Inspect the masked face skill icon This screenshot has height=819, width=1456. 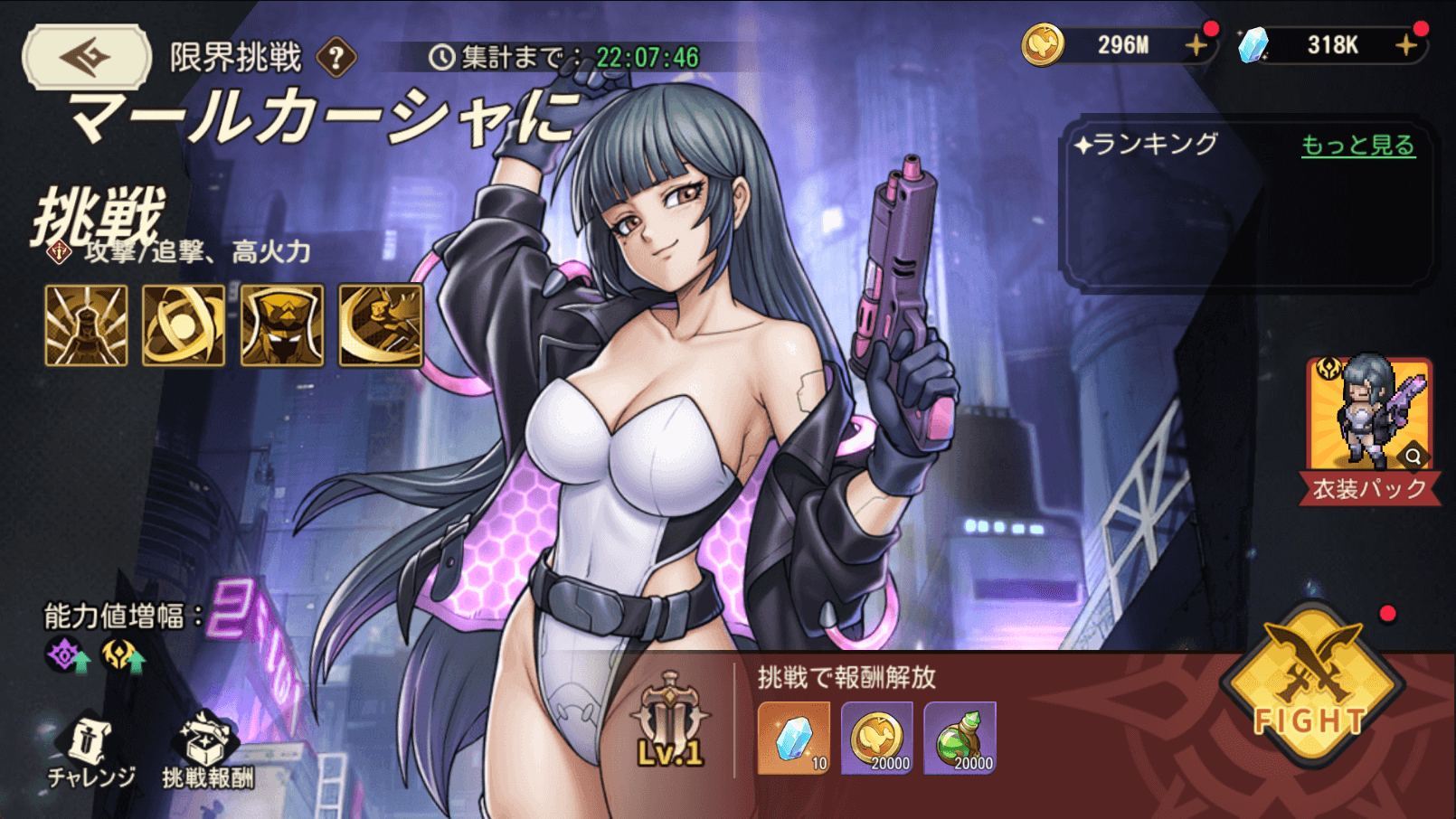tap(282, 325)
